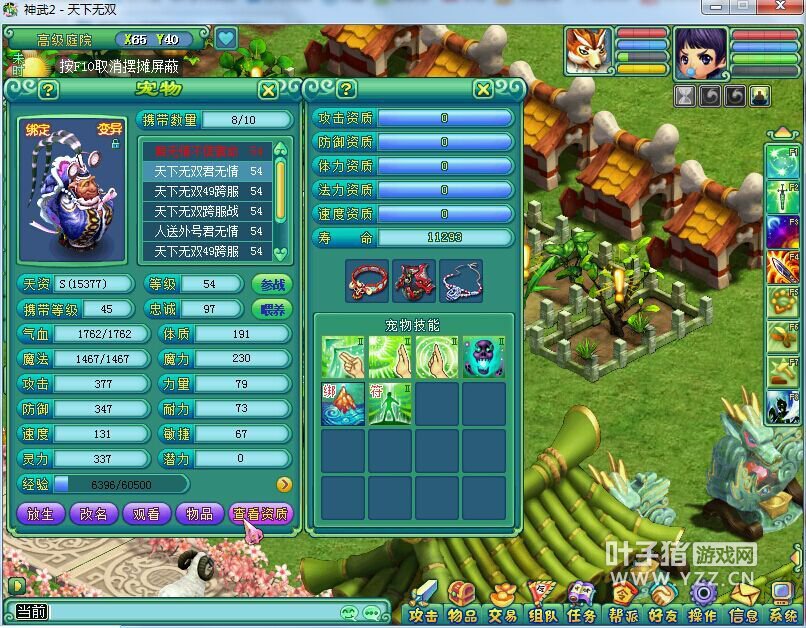Open help for the pet panel

[x=48, y=90]
